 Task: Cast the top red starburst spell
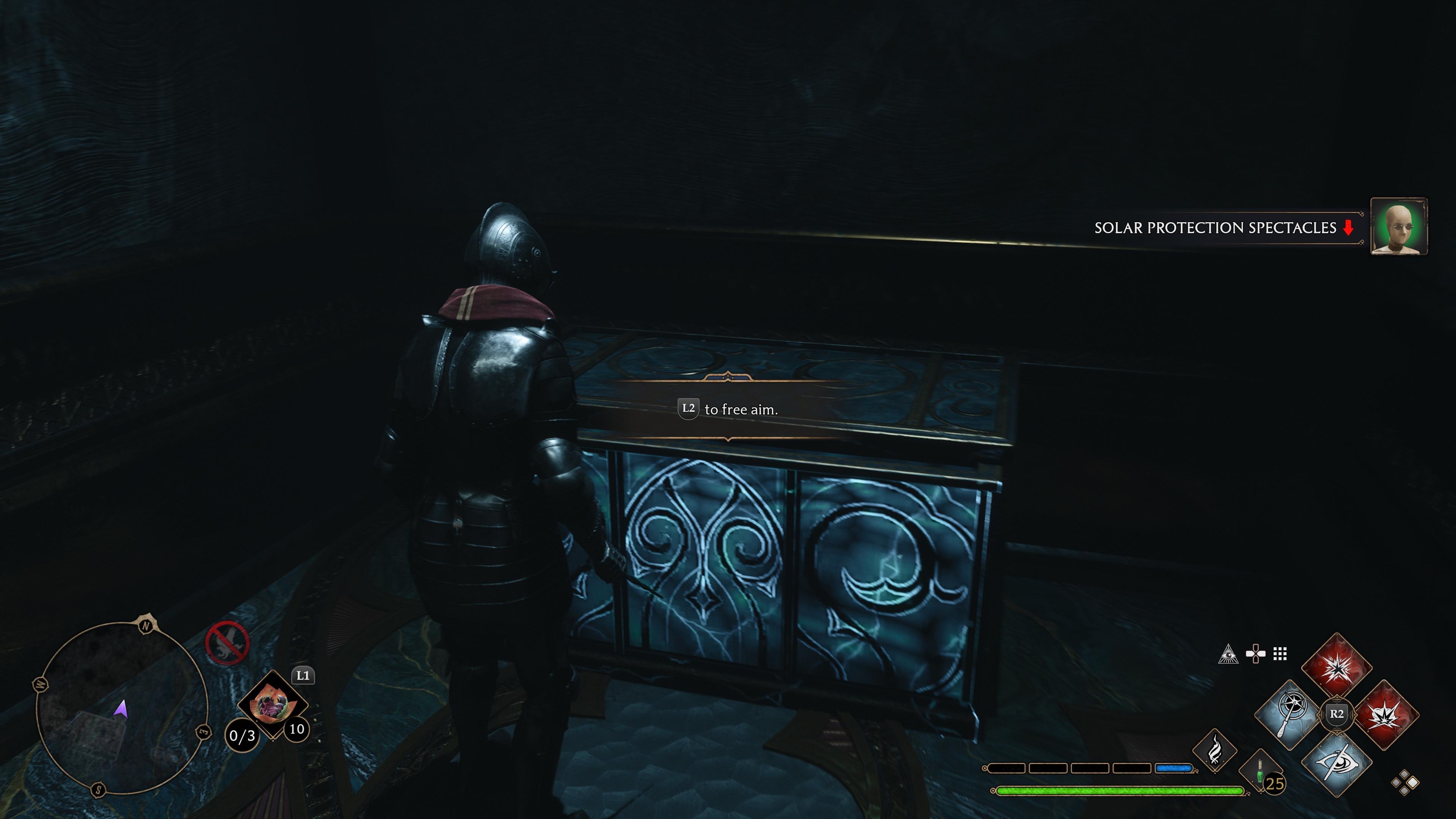tap(1336, 667)
